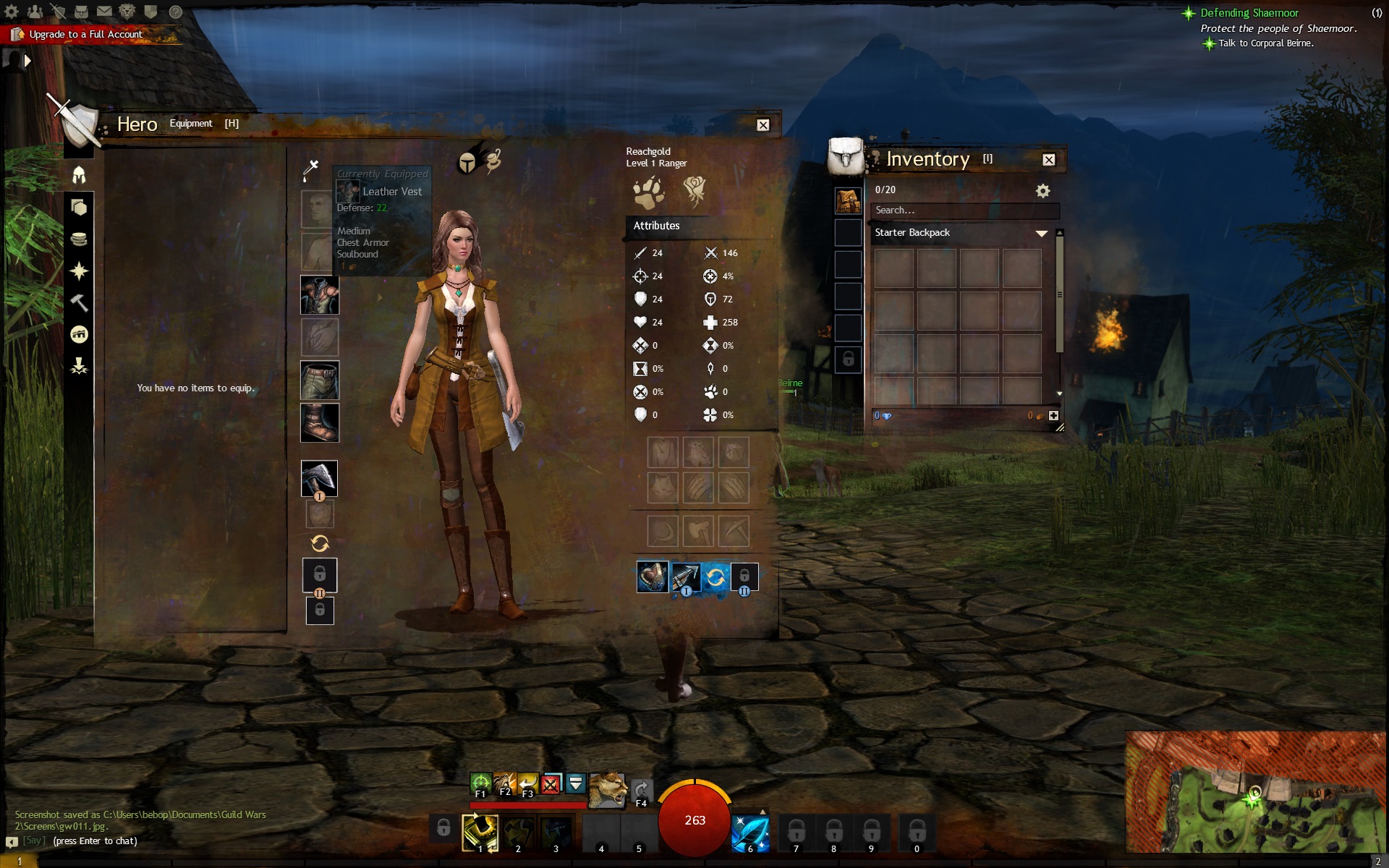Activate weapon skill in slot 1
The width and height of the screenshot is (1389, 868).
pyautogui.click(x=480, y=833)
